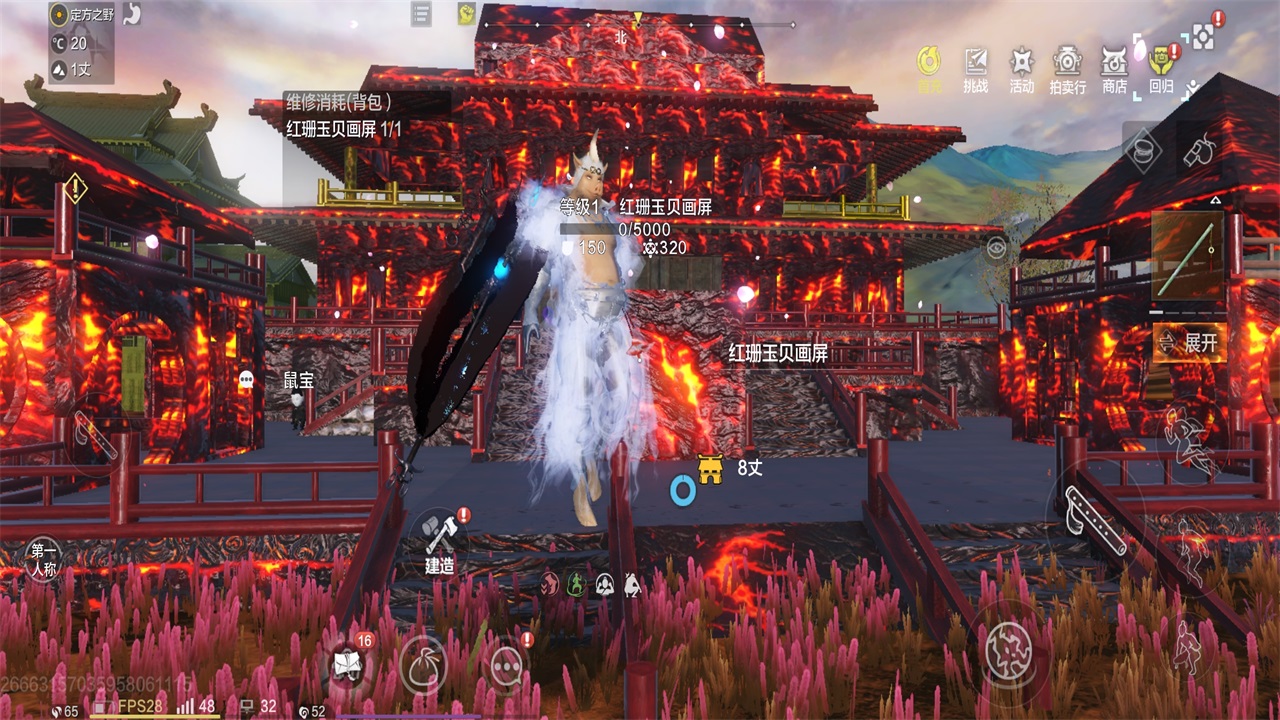This screenshot has height=720, width=1280.
Task: Tap the large flute attack button
Action: [x=1094, y=517]
